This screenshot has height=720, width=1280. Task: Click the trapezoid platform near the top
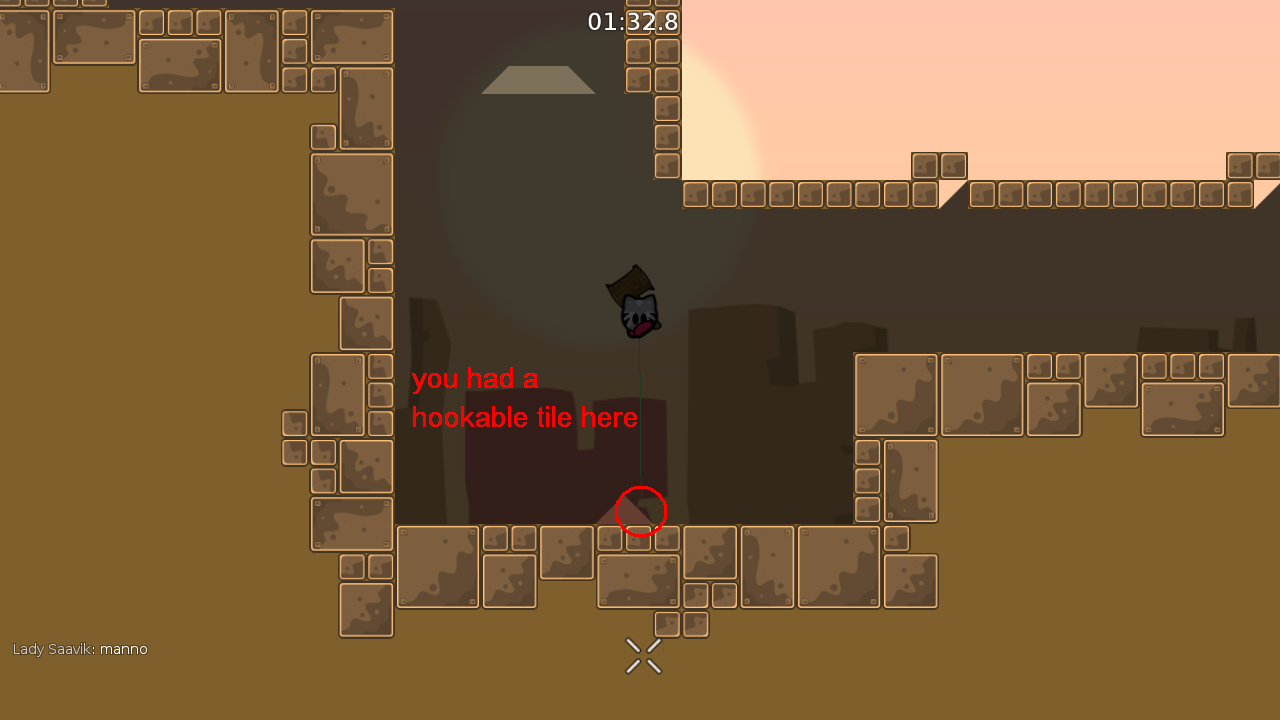click(x=538, y=80)
